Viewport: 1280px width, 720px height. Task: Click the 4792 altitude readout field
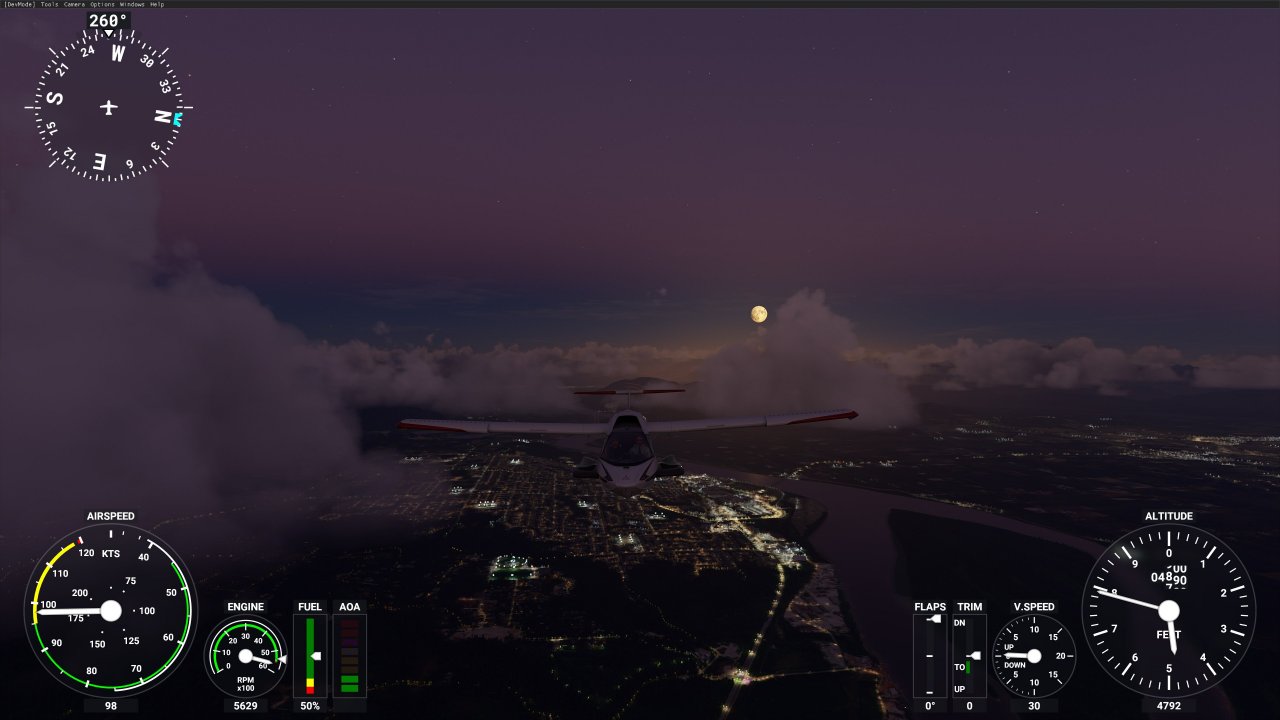tap(1170, 706)
